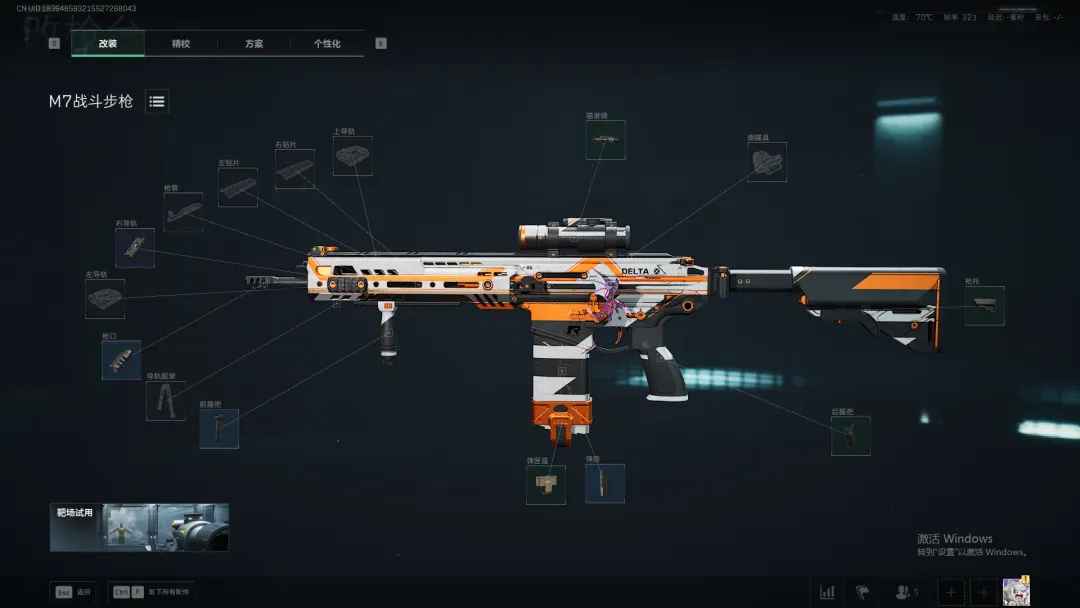This screenshot has height=608, width=1080.
Task: Select the 枪托 stock slot
Action: pos(984,306)
